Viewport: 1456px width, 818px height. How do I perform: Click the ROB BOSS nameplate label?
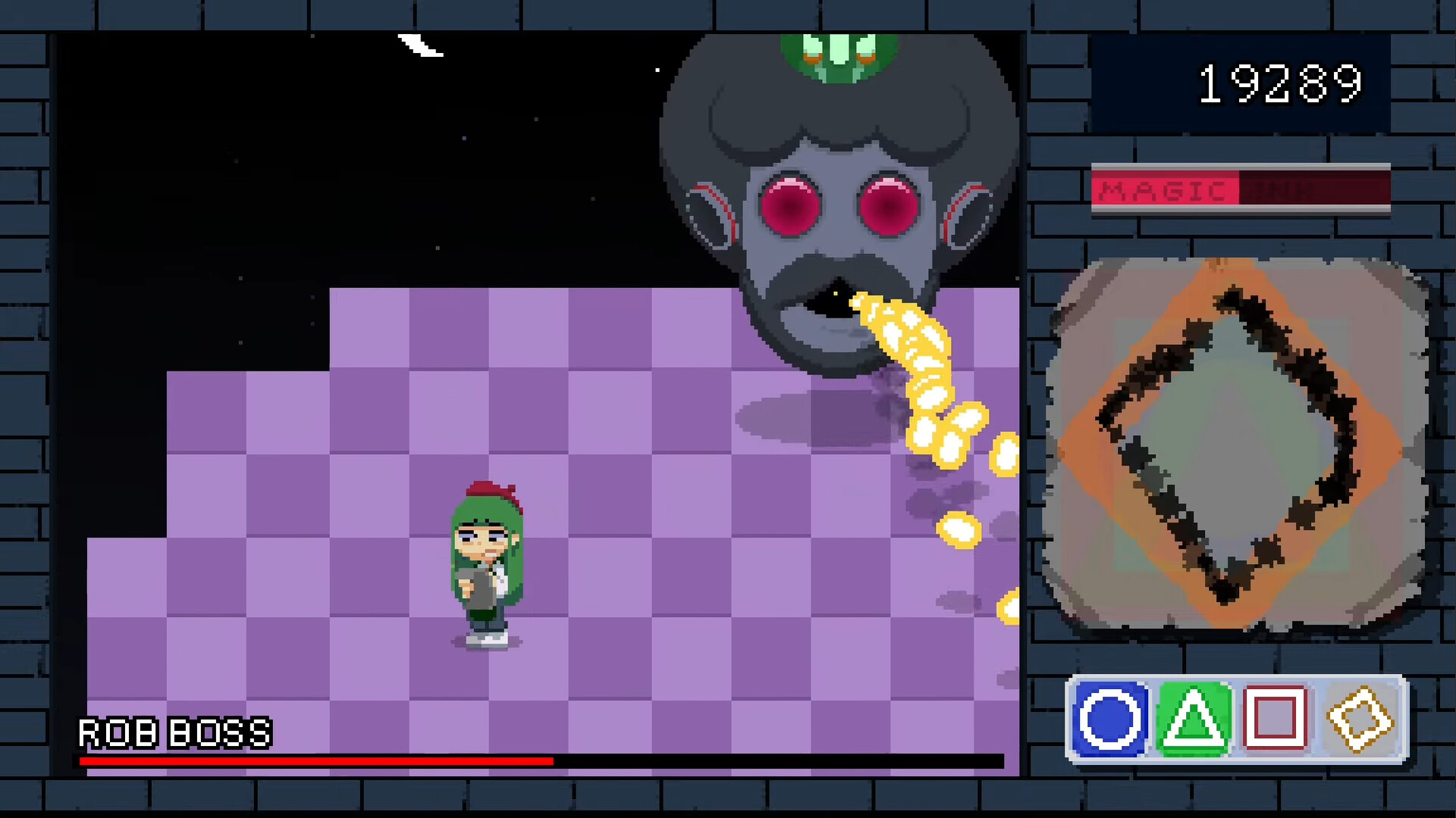(x=173, y=732)
